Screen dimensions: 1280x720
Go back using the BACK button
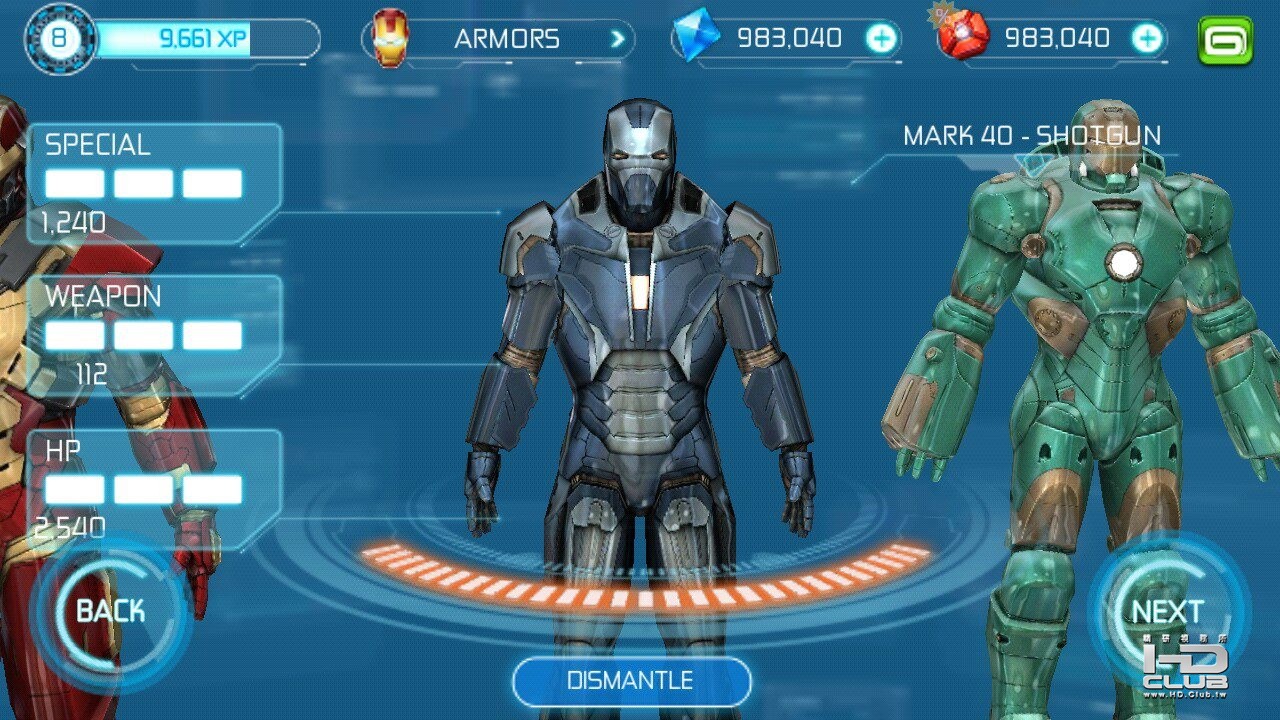pyautogui.click(x=110, y=611)
